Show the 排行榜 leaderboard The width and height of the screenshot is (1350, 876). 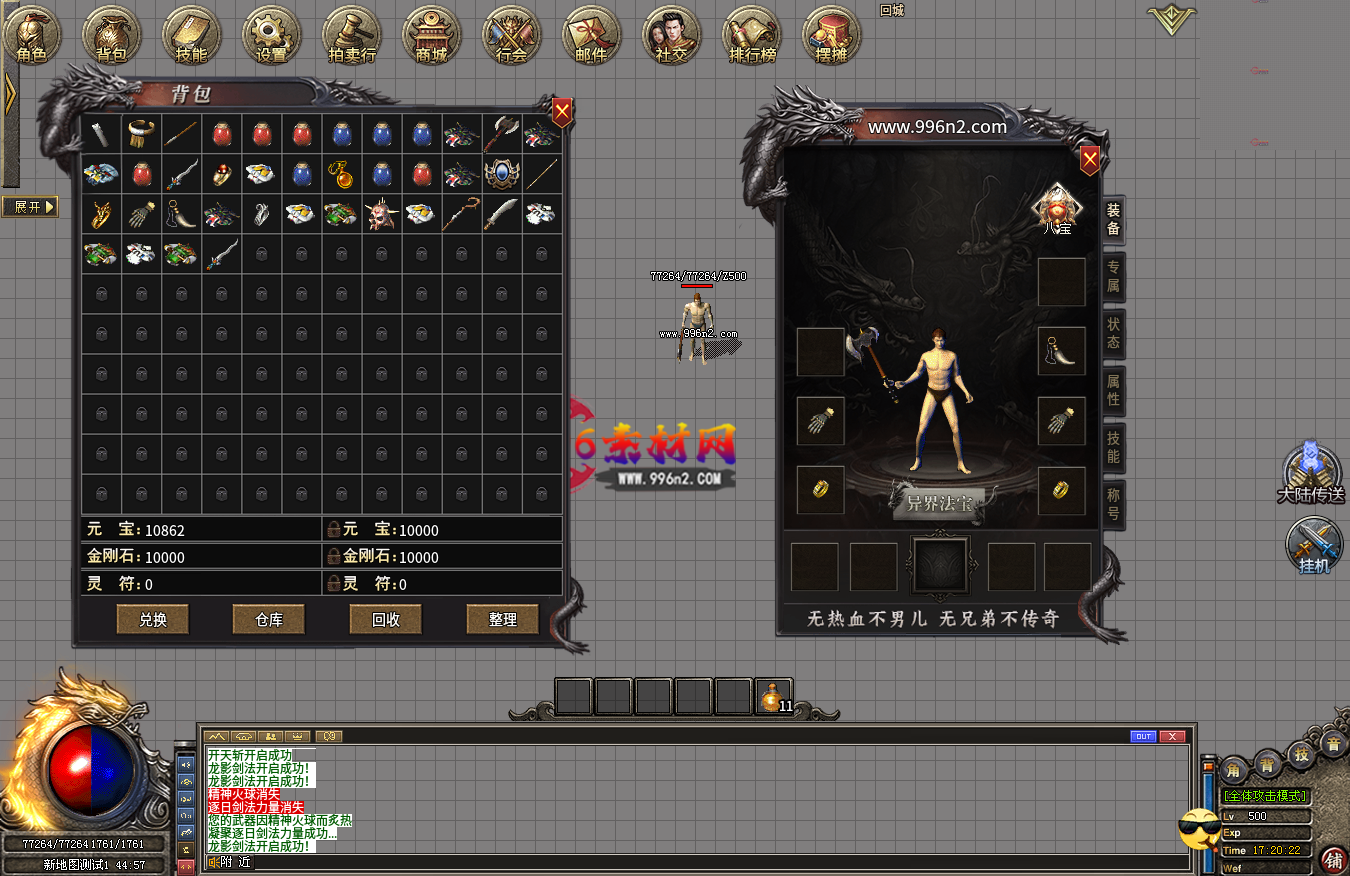(751, 36)
